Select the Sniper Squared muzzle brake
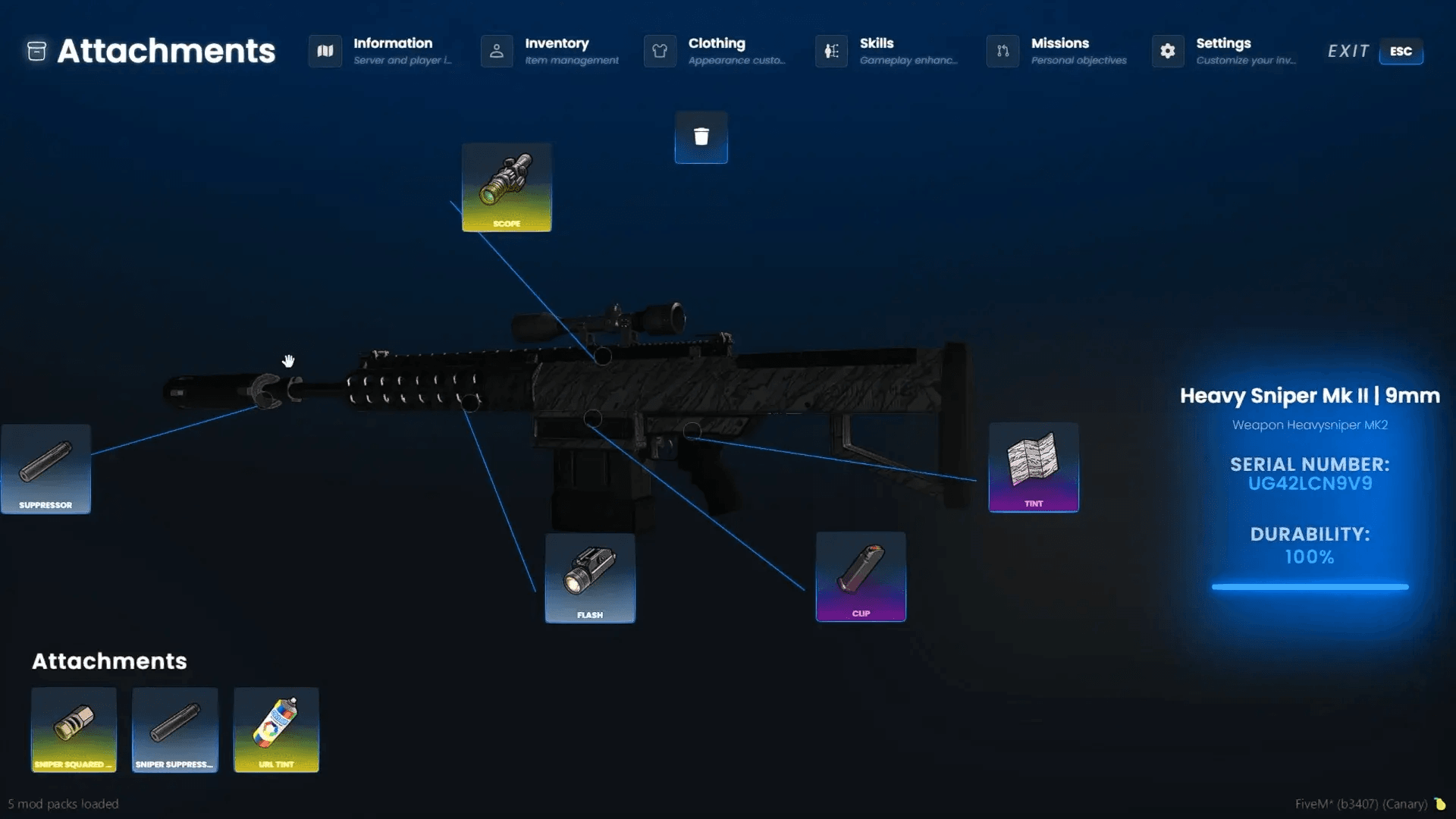1456x819 pixels. pyautogui.click(x=74, y=730)
